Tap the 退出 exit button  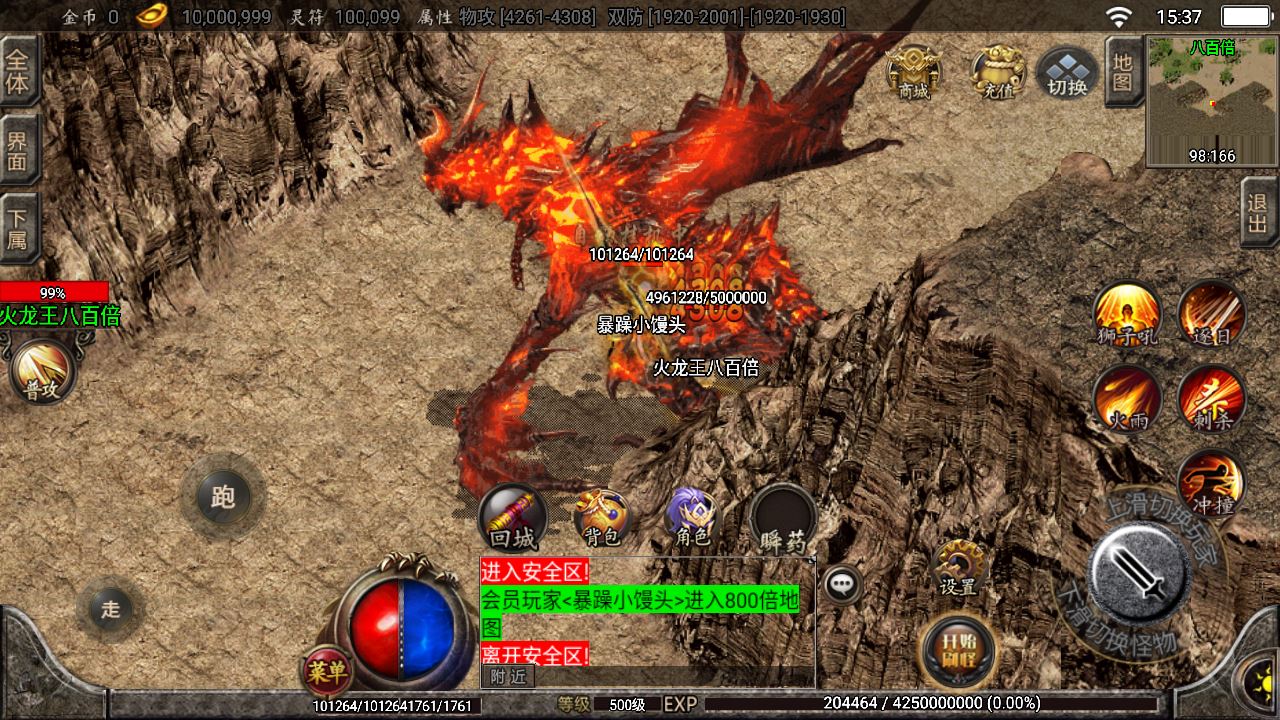pyautogui.click(x=1258, y=212)
